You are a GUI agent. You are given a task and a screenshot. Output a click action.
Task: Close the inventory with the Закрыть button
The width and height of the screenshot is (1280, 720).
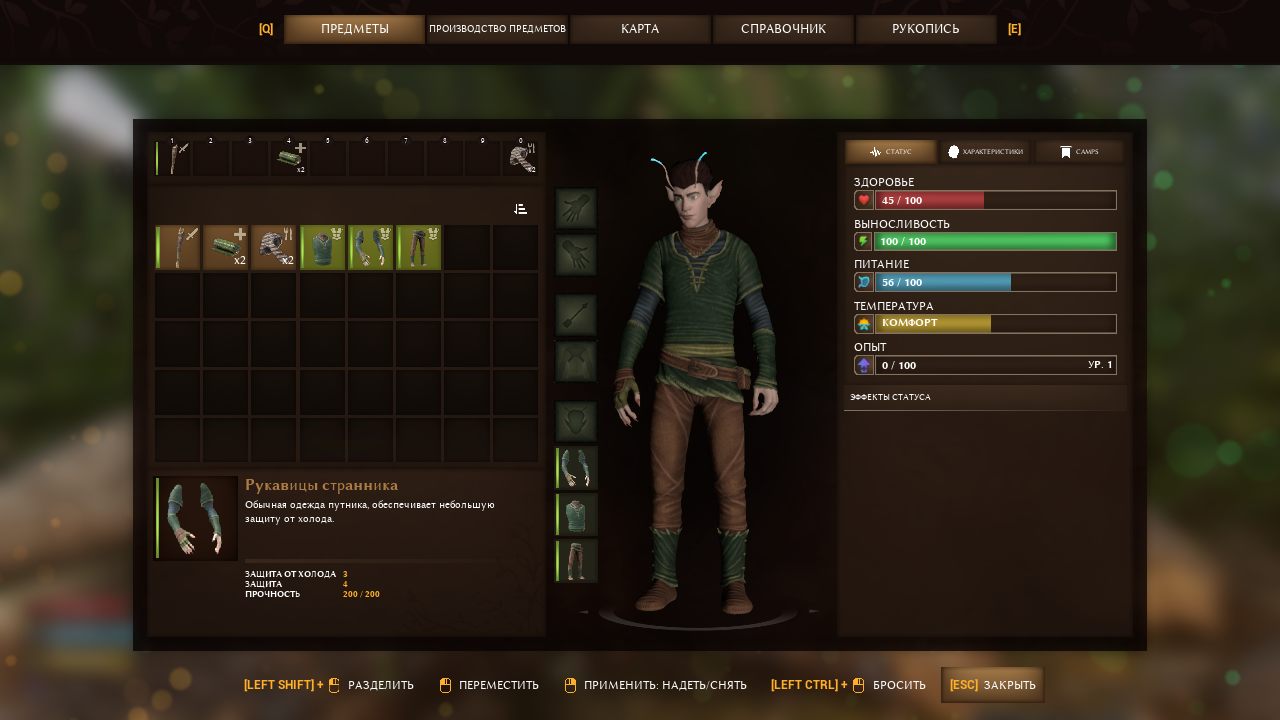pyautogui.click(x=993, y=685)
